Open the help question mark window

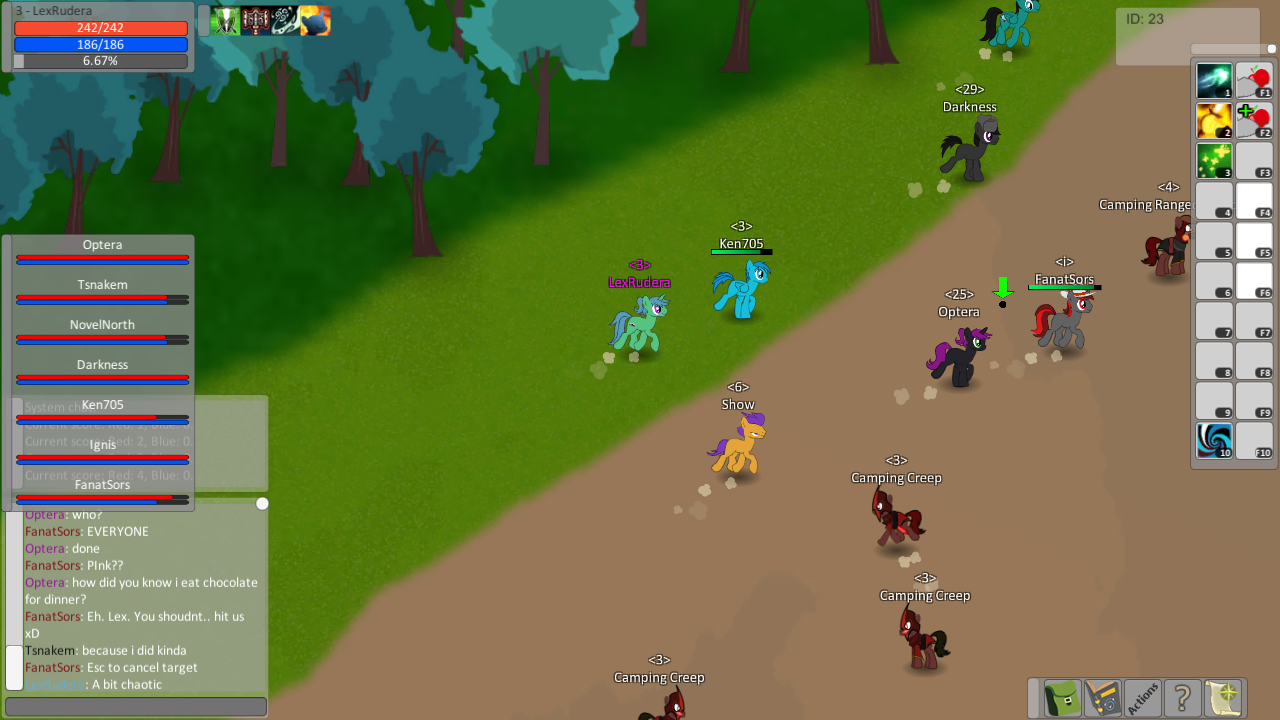coord(1184,698)
